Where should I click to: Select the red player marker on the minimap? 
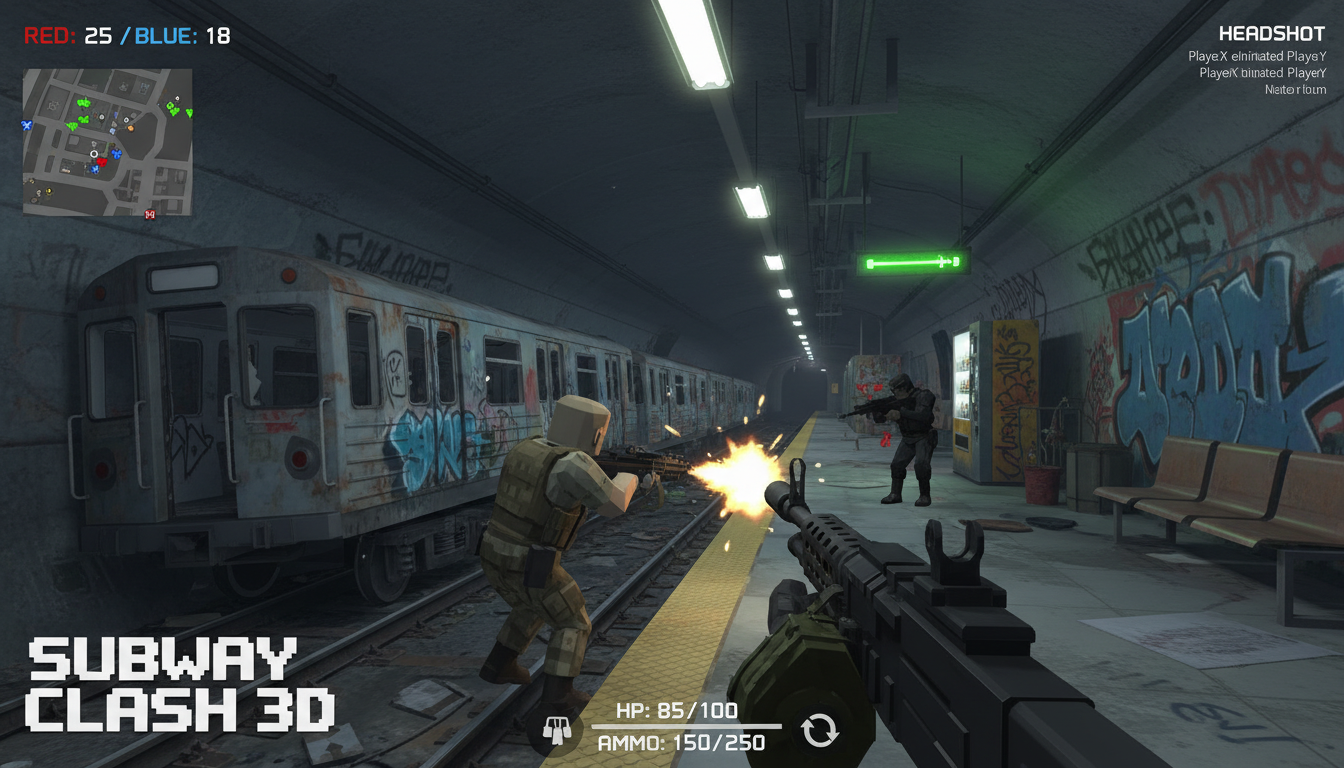pyautogui.click(x=102, y=162)
